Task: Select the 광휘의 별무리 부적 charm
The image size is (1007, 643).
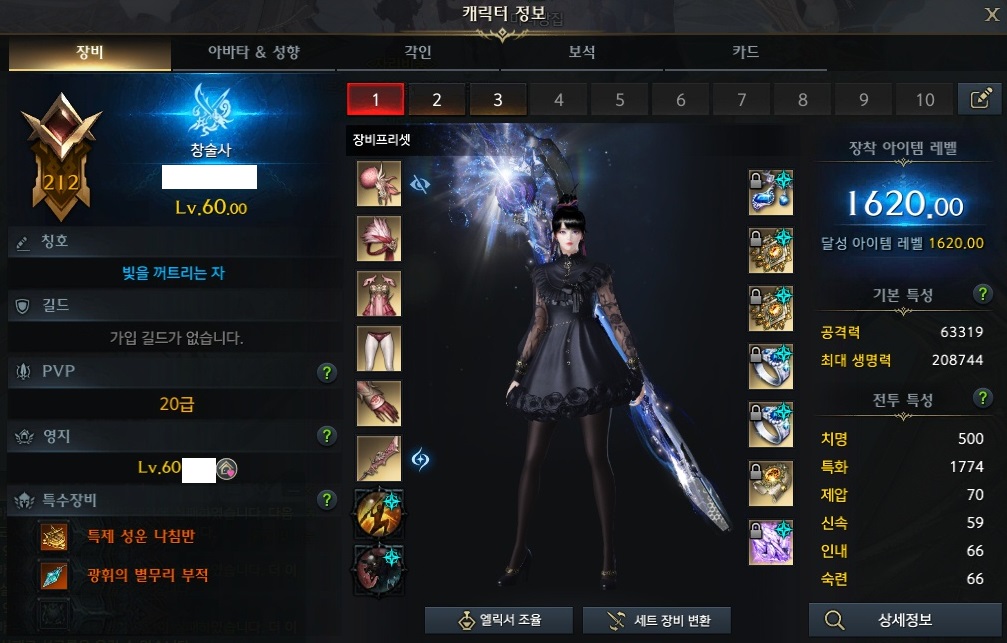Action: [x=54, y=575]
